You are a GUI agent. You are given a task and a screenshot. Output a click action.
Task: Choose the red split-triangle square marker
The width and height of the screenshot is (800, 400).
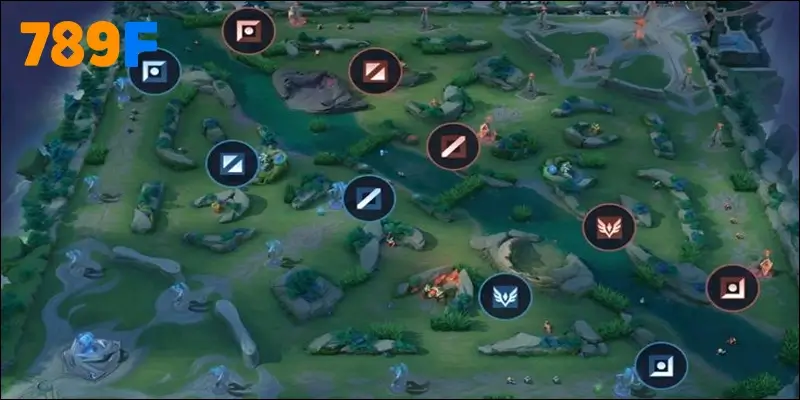tap(375, 72)
